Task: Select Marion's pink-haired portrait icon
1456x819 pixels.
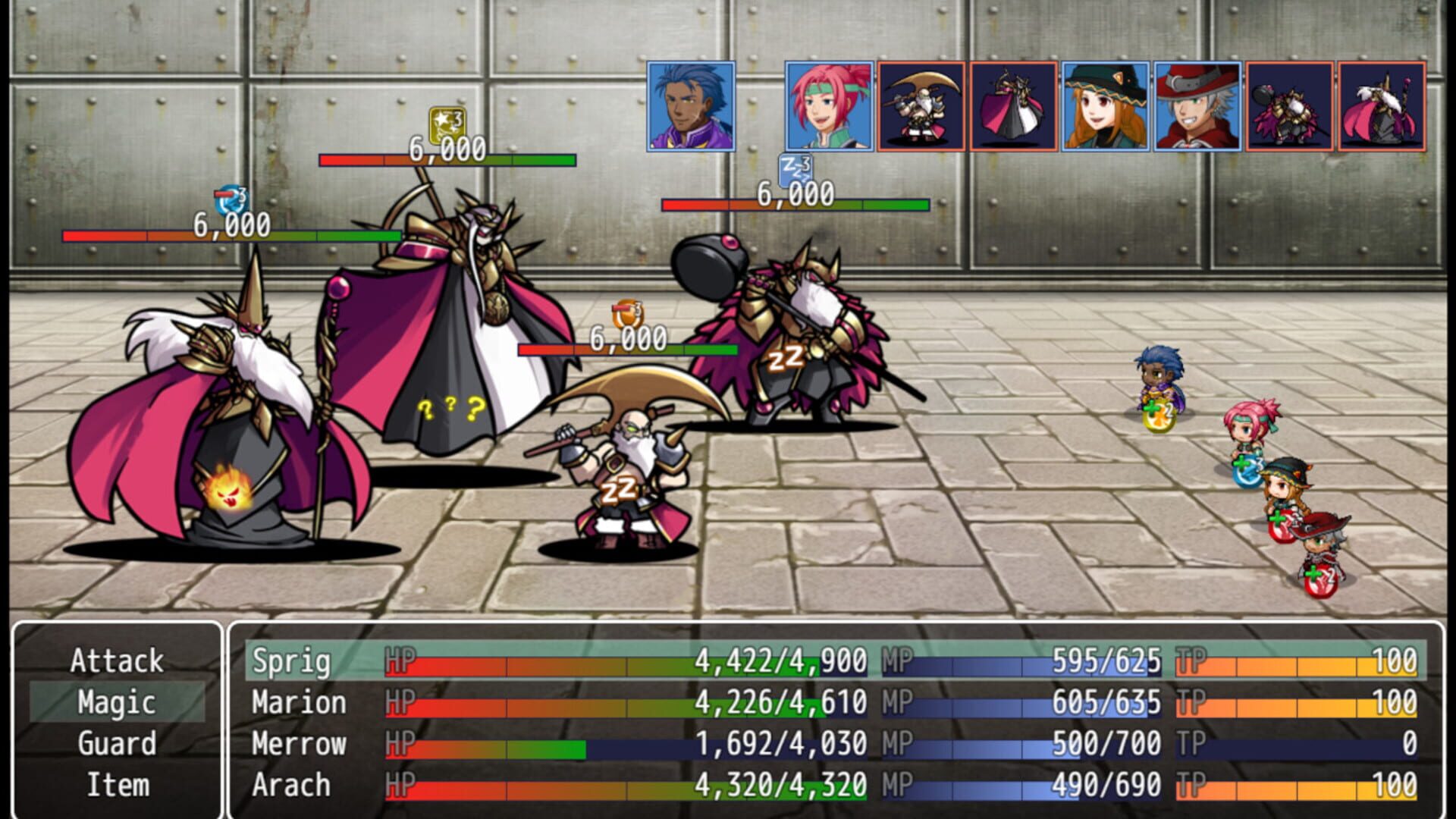Action: click(830, 106)
